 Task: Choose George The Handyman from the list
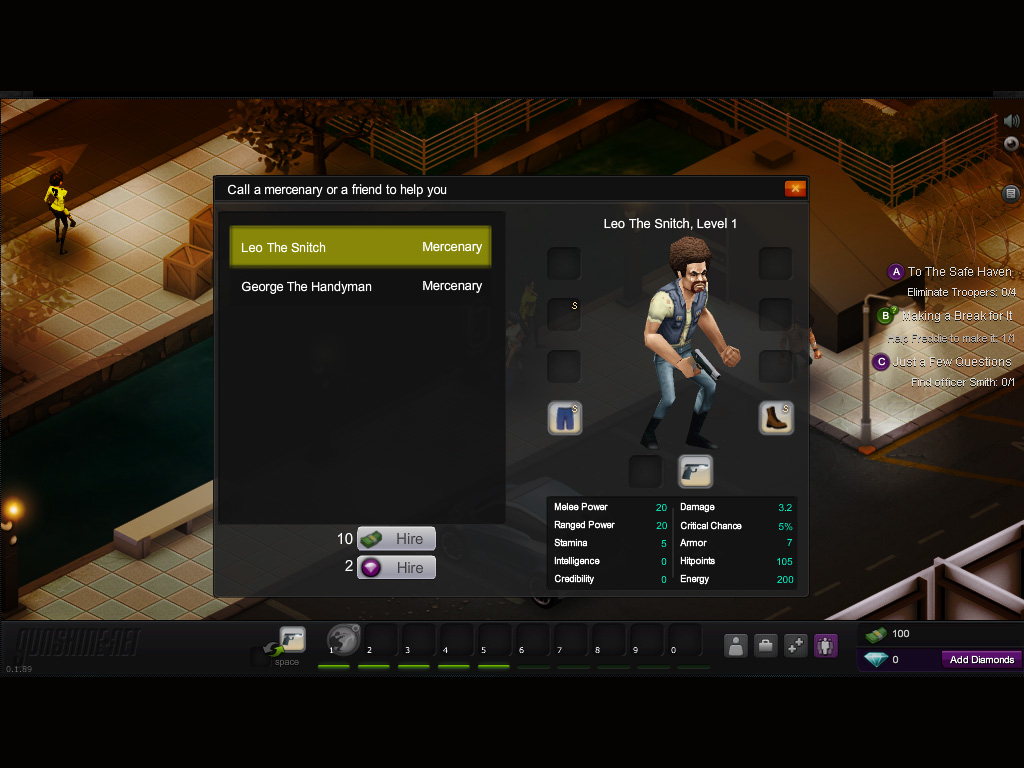[360, 286]
